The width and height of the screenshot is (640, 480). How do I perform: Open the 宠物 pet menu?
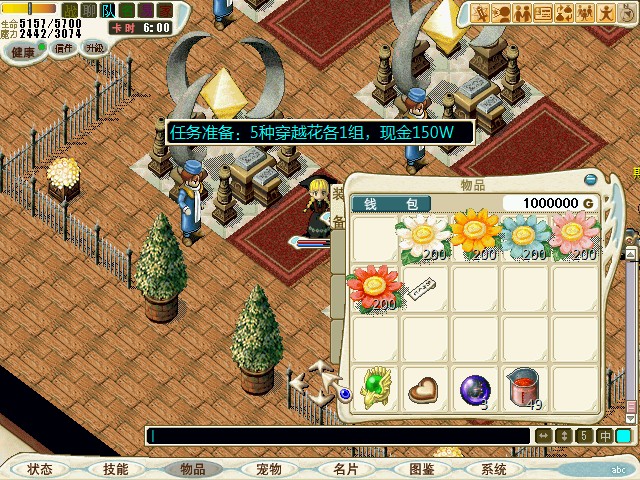point(268,469)
